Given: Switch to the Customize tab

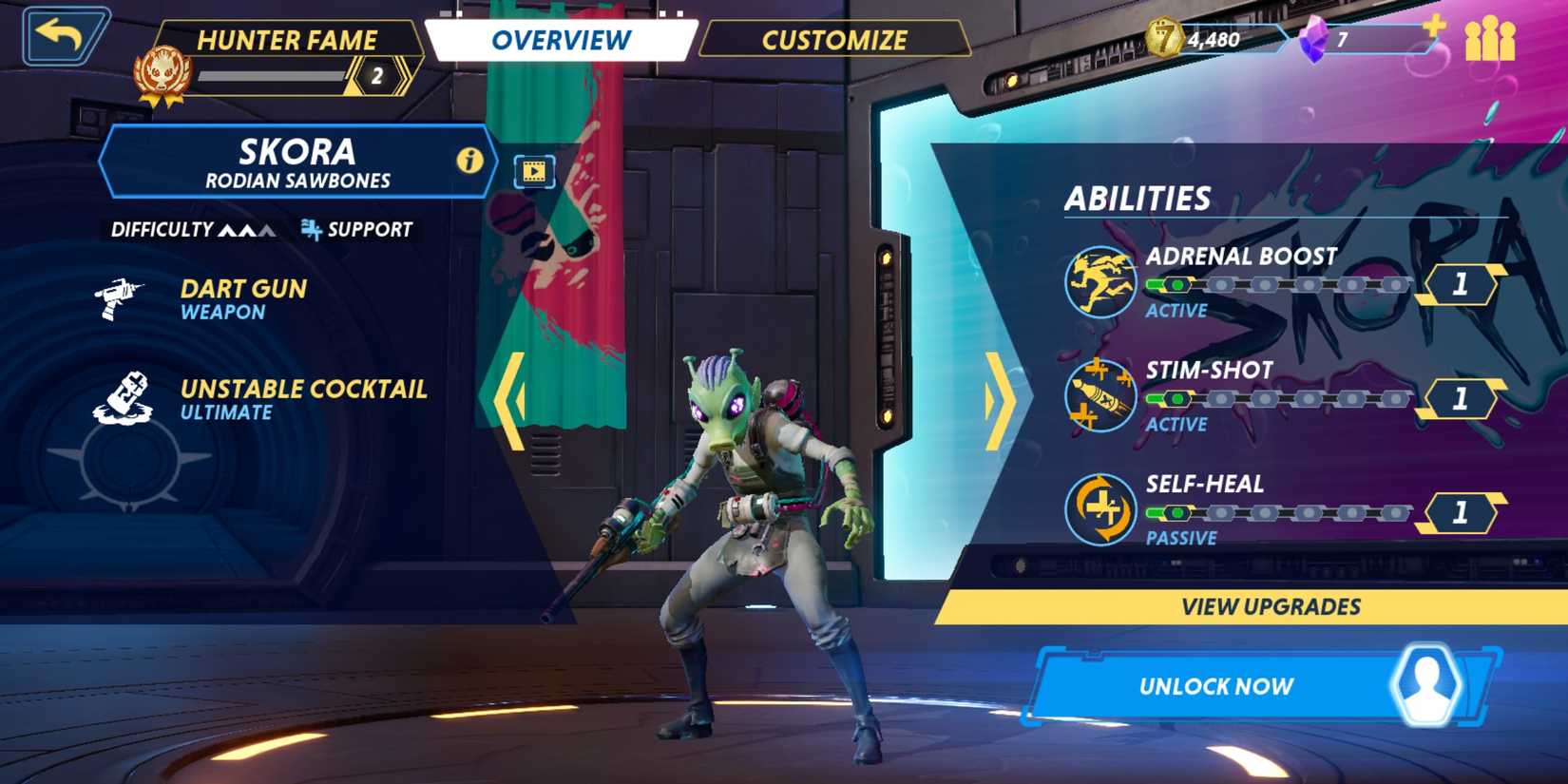Looking at the screenshot, I should point(834,40).
